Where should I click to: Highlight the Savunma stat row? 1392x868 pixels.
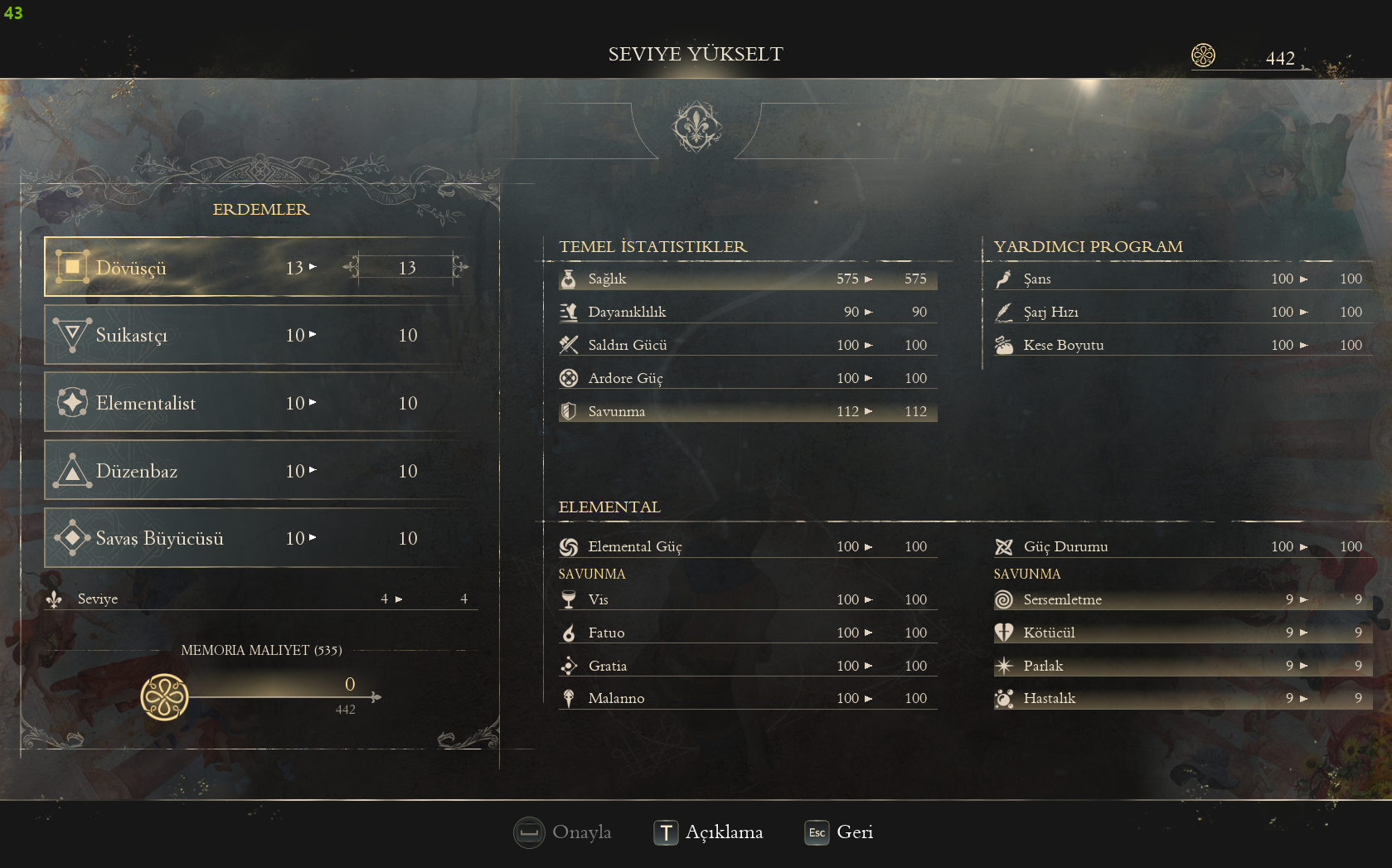[747, 411]
